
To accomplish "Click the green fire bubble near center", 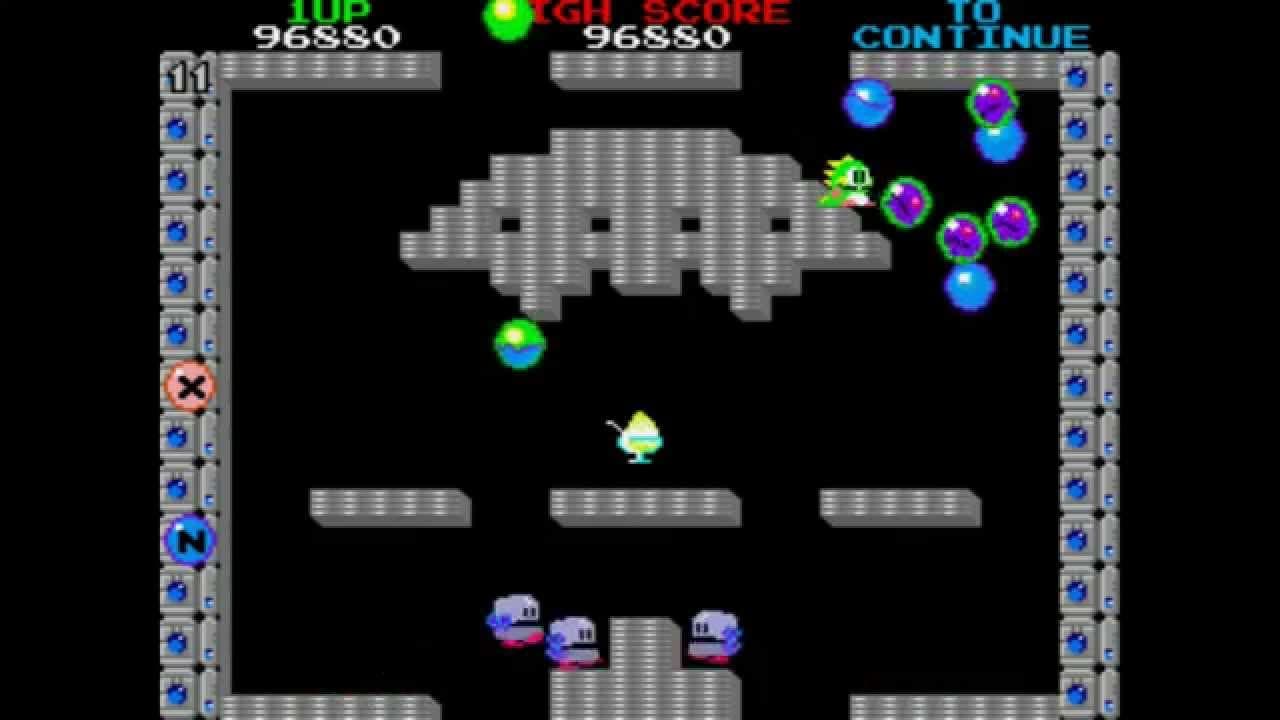I will click(x=519, y=343).
